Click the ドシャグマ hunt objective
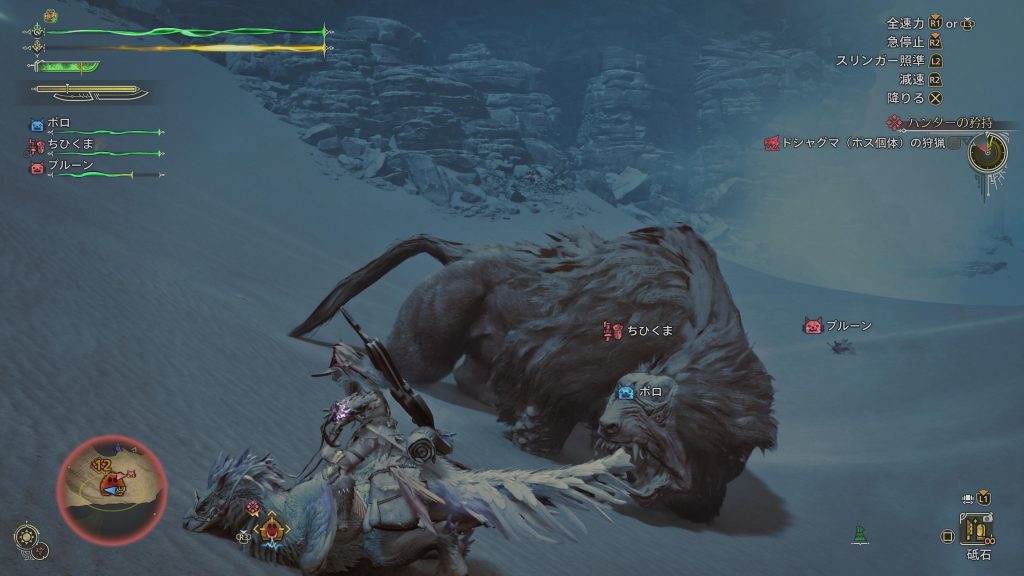 point(854,144)
